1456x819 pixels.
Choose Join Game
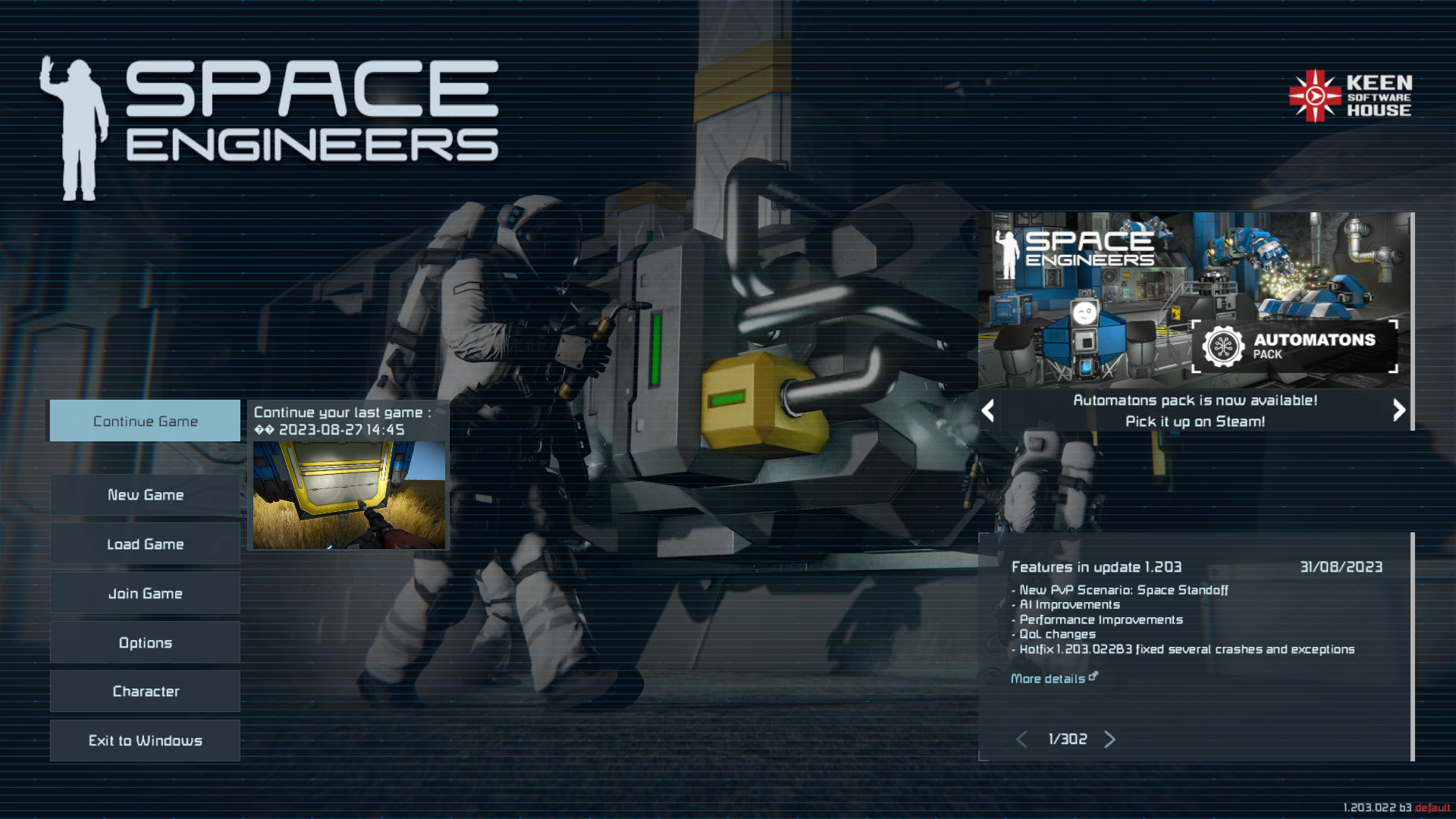(145, 594)
